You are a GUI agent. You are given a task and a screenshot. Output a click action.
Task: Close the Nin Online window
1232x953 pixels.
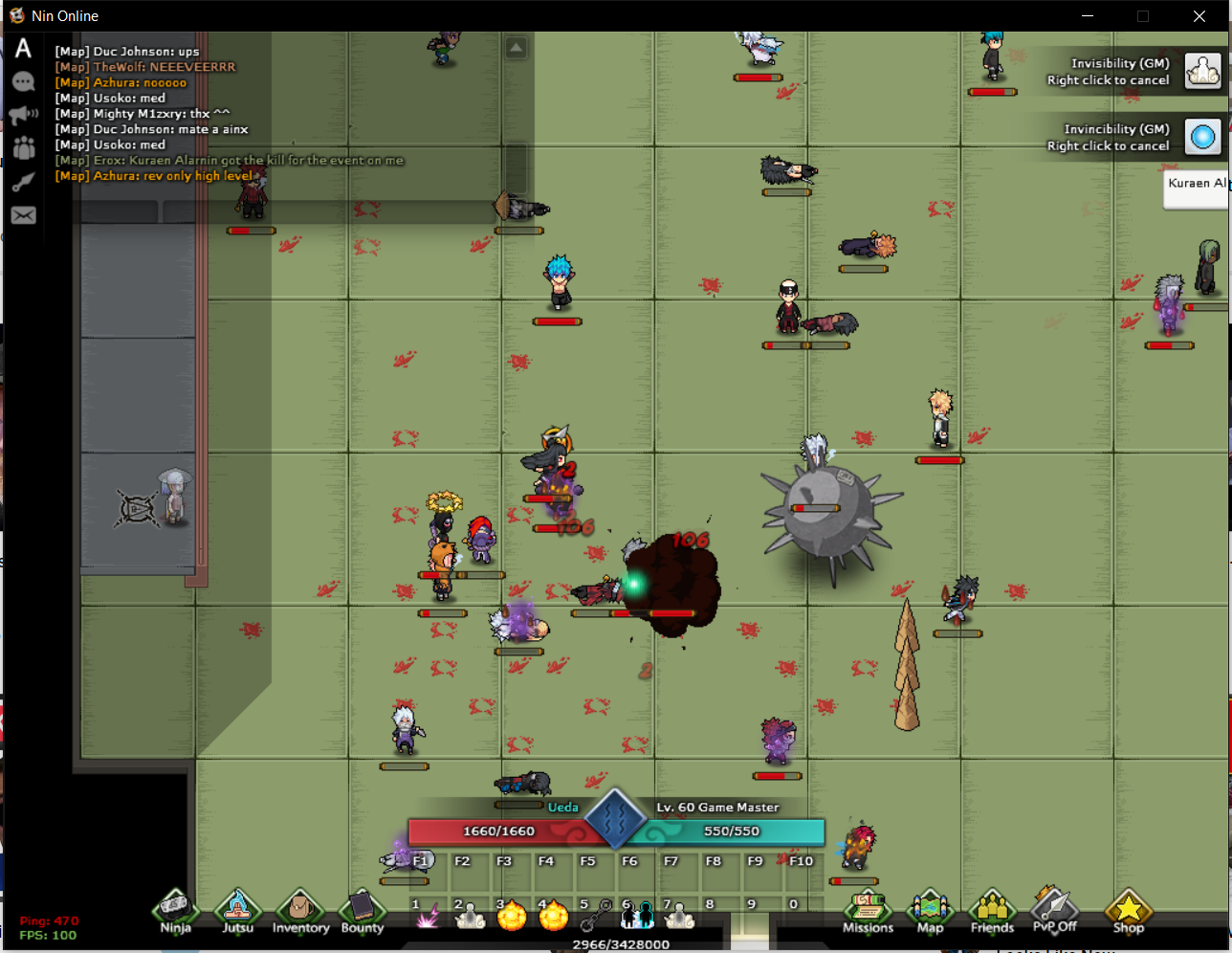1199,16
